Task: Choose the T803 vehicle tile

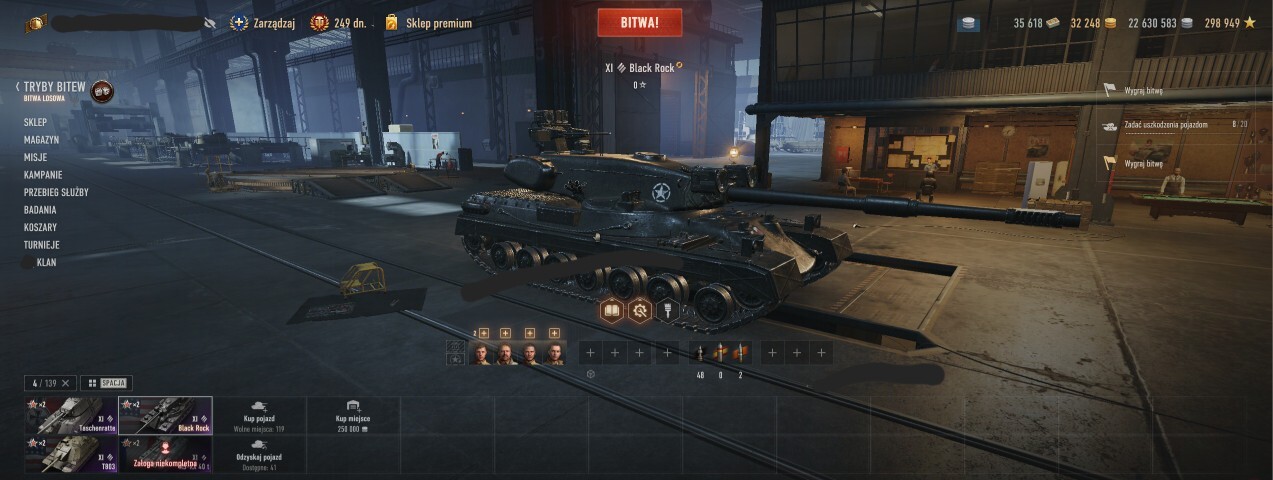Action: pos(70,453)
